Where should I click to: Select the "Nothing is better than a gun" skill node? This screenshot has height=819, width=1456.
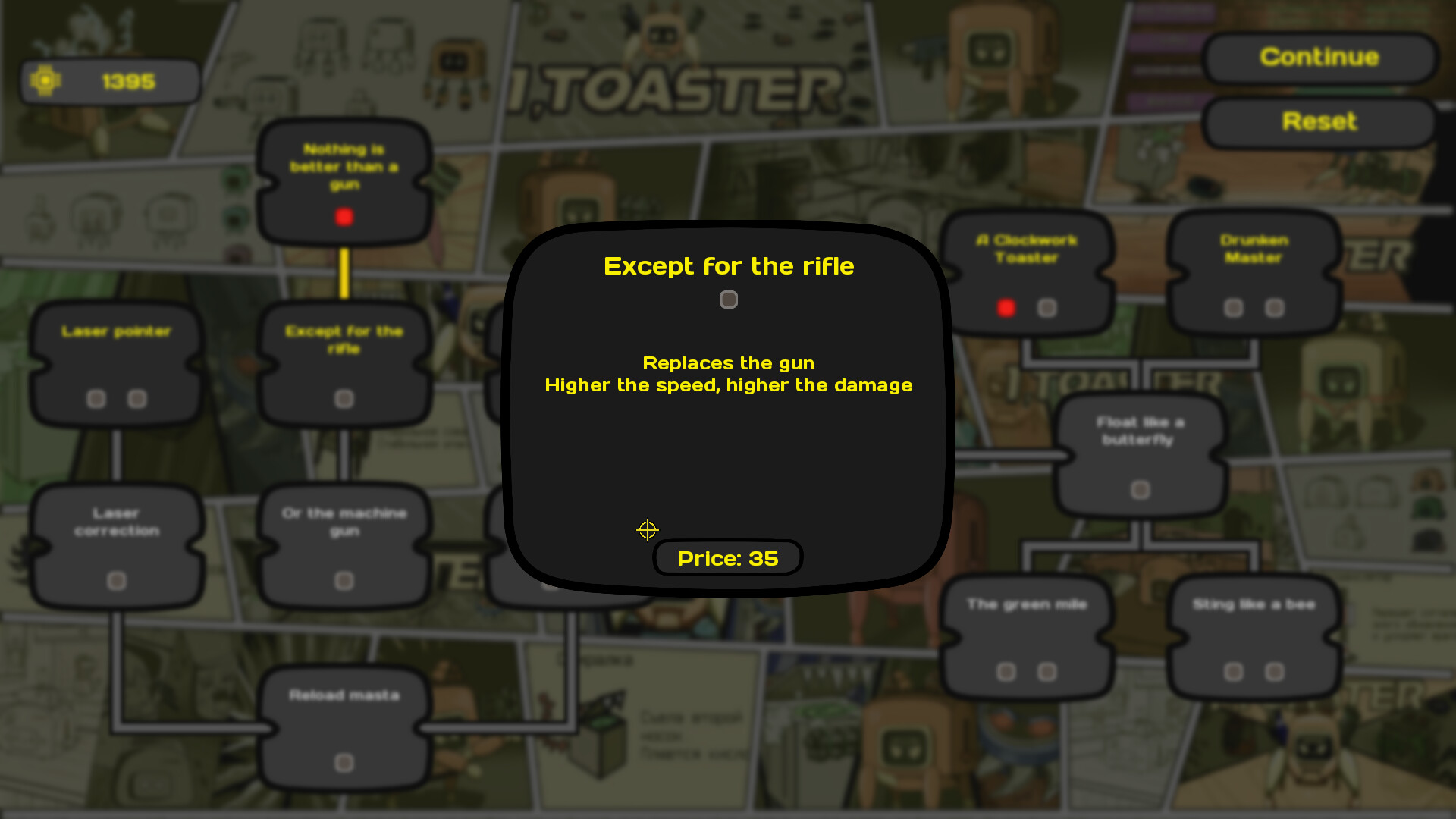click(344, 168)
